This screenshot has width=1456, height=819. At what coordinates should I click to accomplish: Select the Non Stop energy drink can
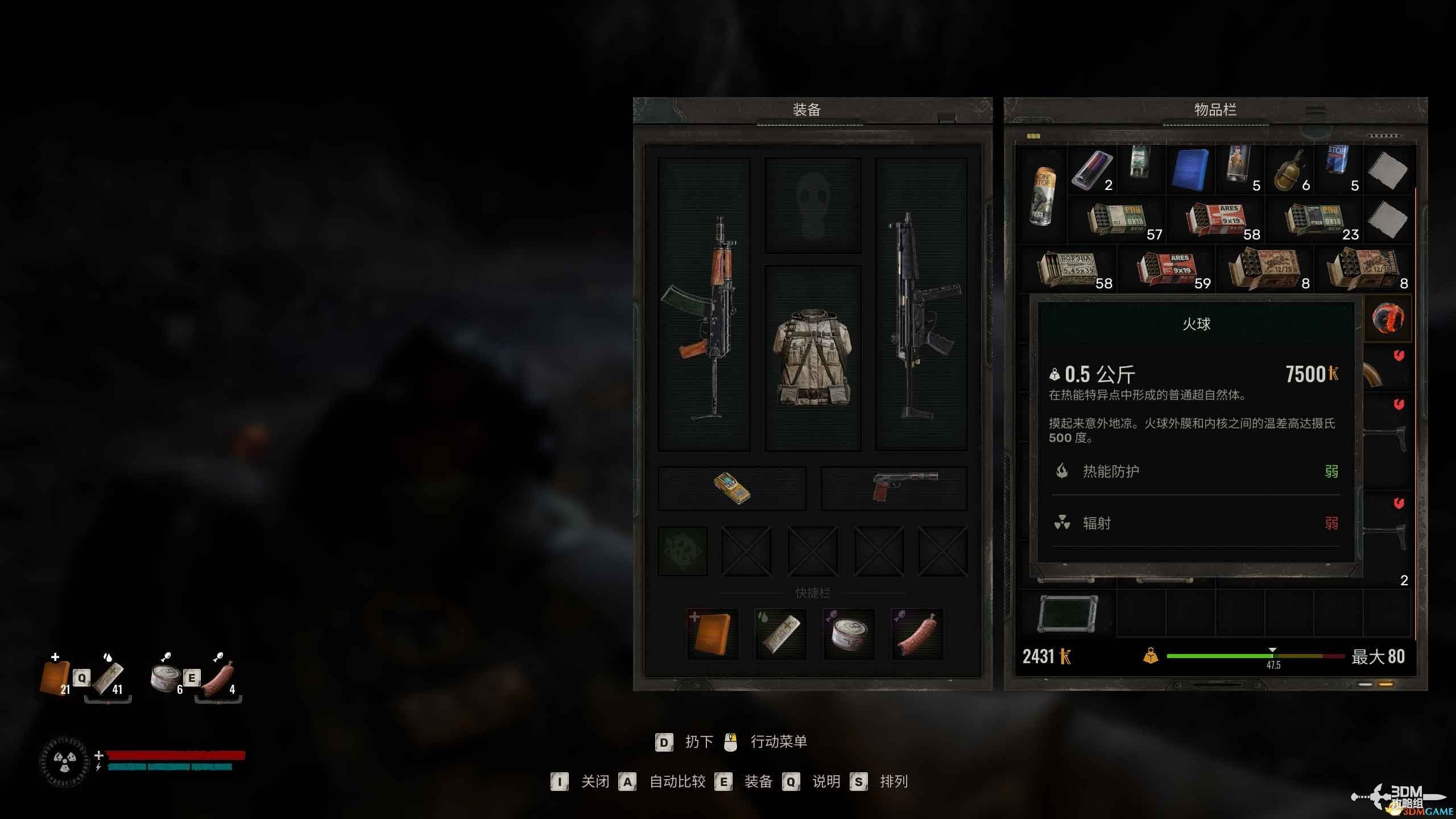1044,195
